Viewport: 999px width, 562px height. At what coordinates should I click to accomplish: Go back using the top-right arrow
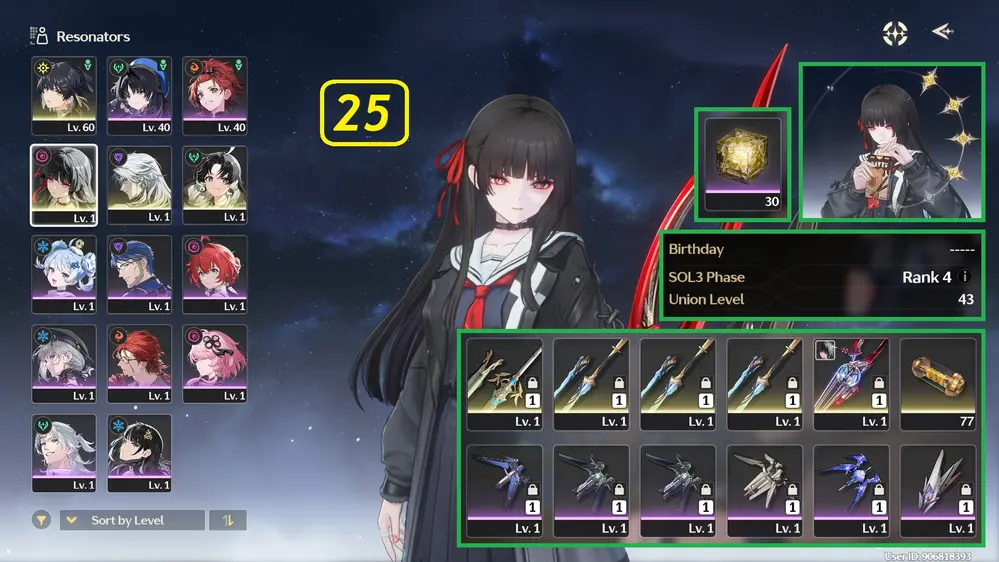(941, 32)
